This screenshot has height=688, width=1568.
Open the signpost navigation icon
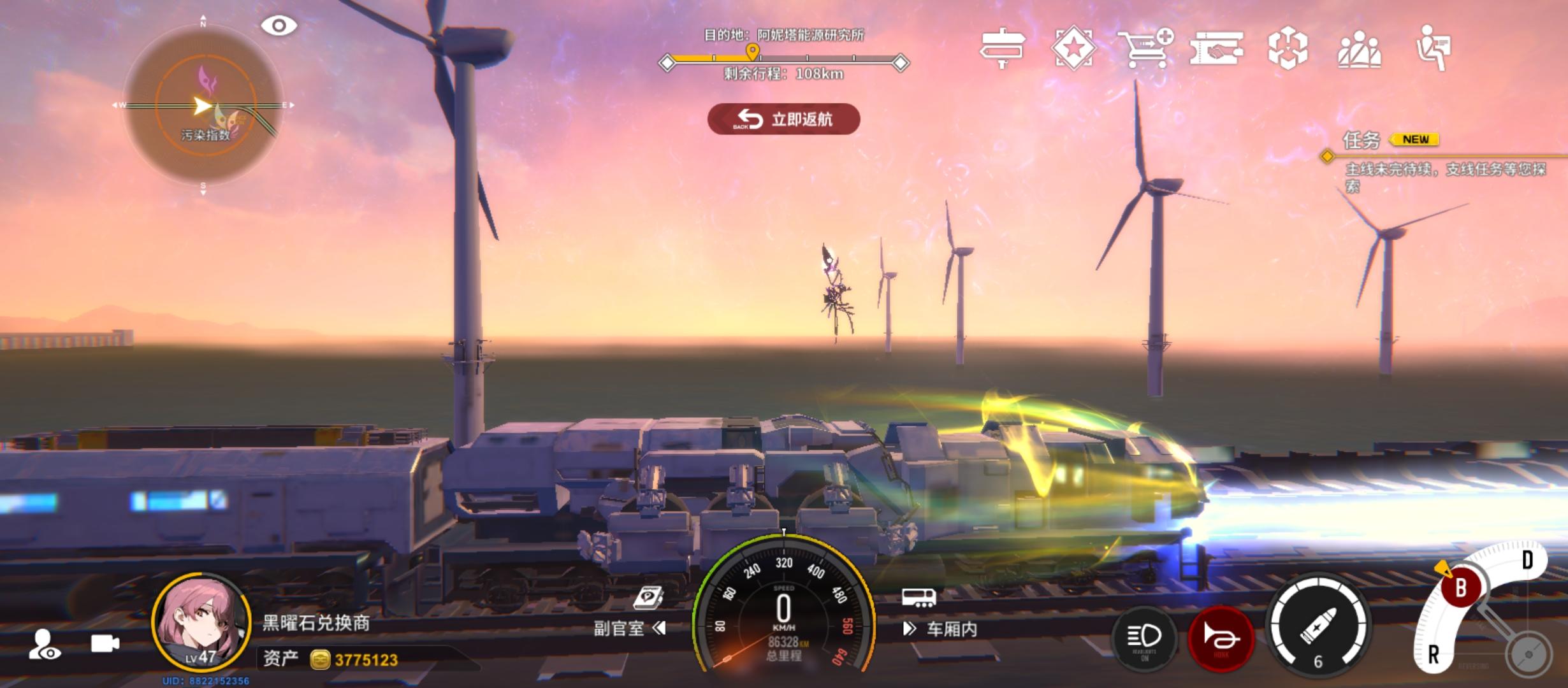1002,48
